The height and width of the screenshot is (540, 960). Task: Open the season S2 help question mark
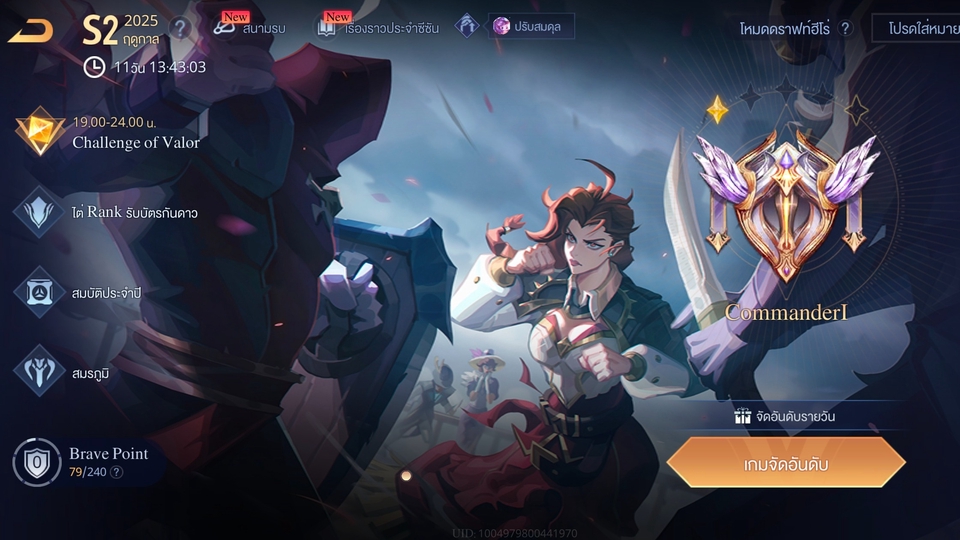pos(179,28)
